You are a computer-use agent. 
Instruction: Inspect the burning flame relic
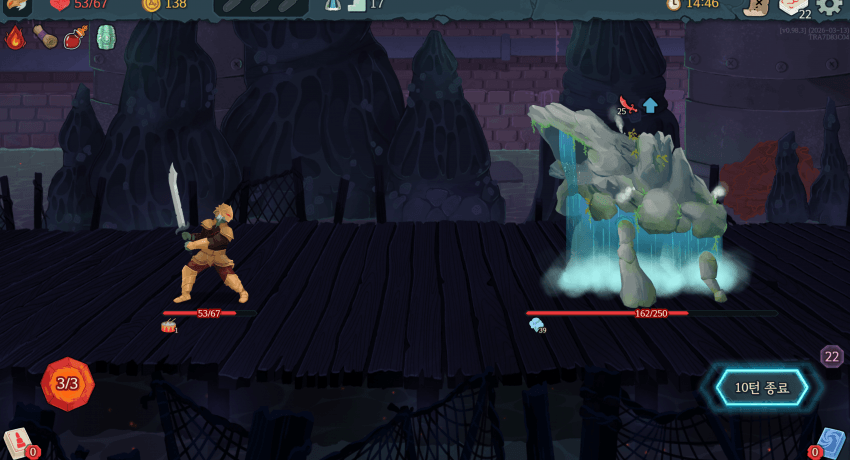click(x=15, y=39)
